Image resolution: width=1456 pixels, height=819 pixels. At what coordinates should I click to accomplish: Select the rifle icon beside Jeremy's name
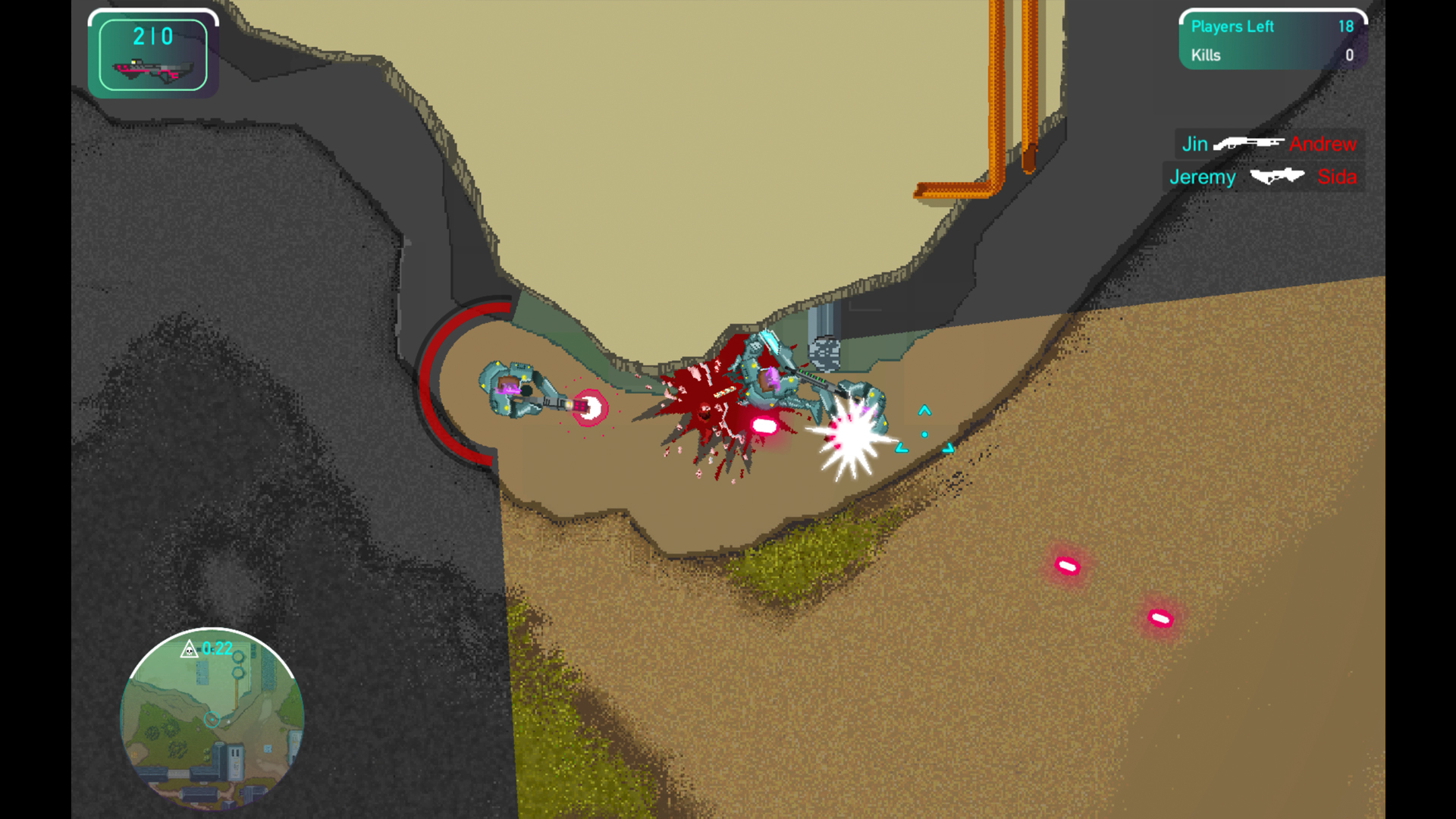pos(1277,177)
